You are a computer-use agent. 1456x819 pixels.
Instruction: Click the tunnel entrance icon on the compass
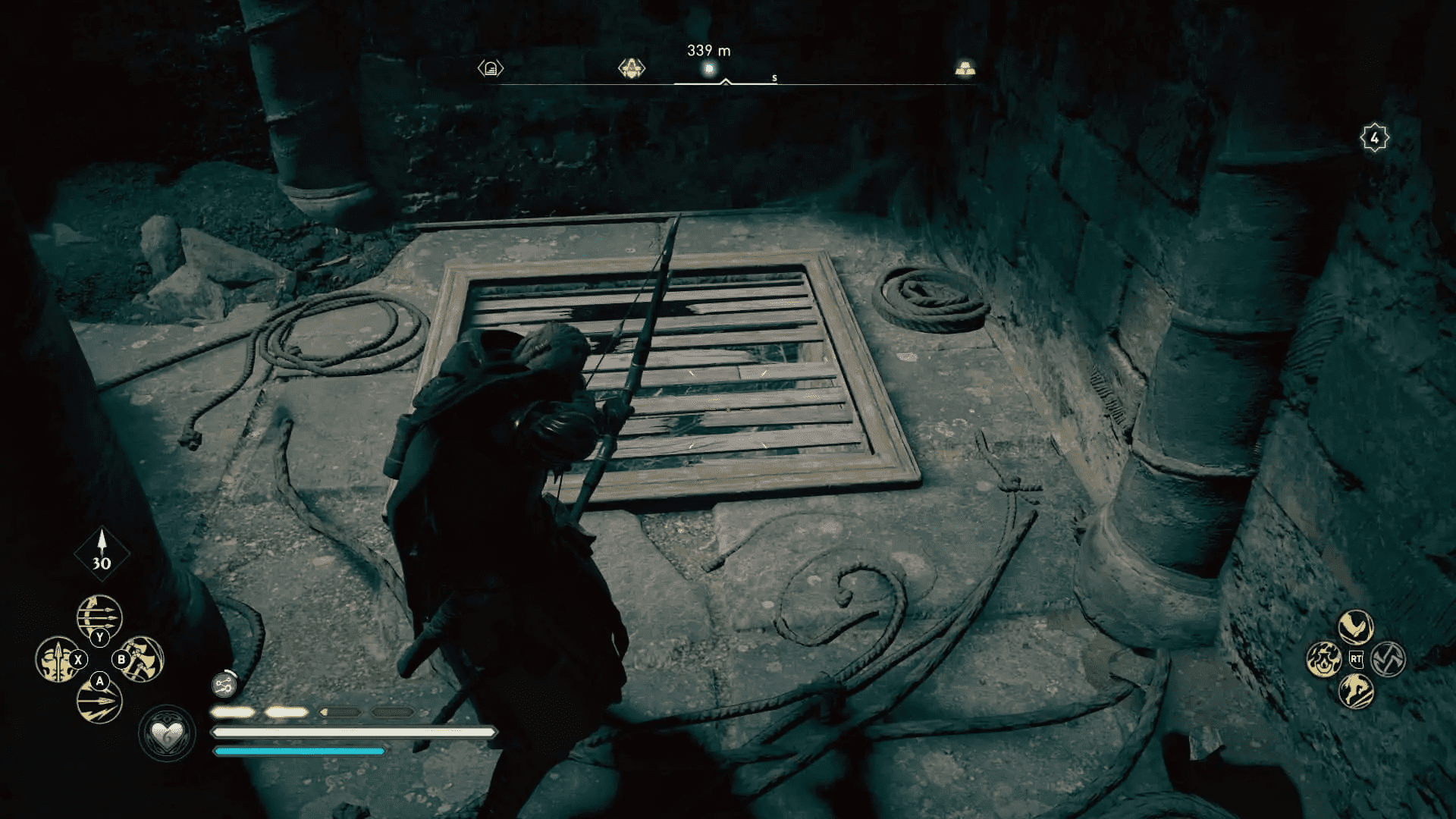tap(491, 67)
